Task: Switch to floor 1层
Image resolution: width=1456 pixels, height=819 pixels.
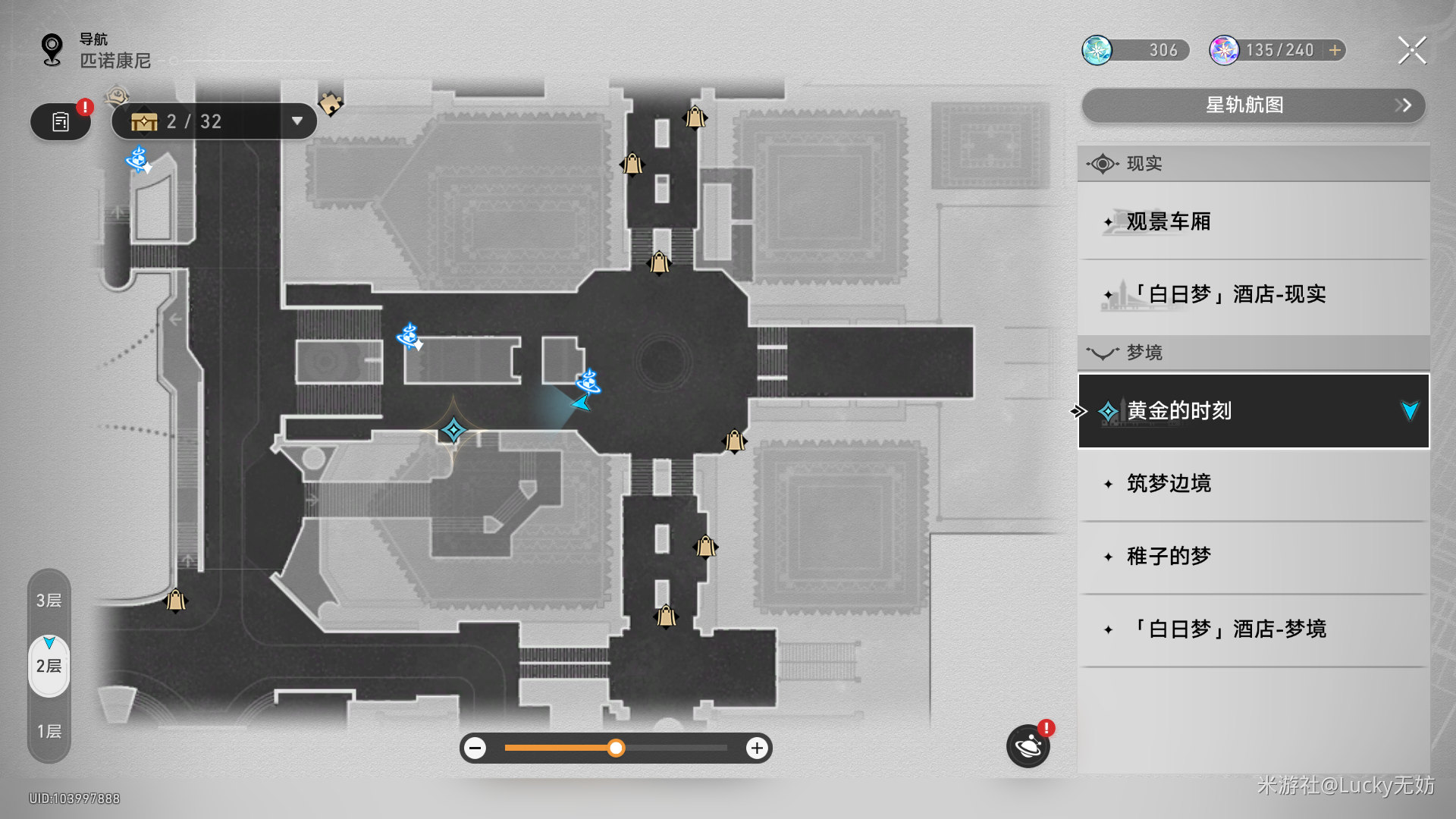Action: 49,731
